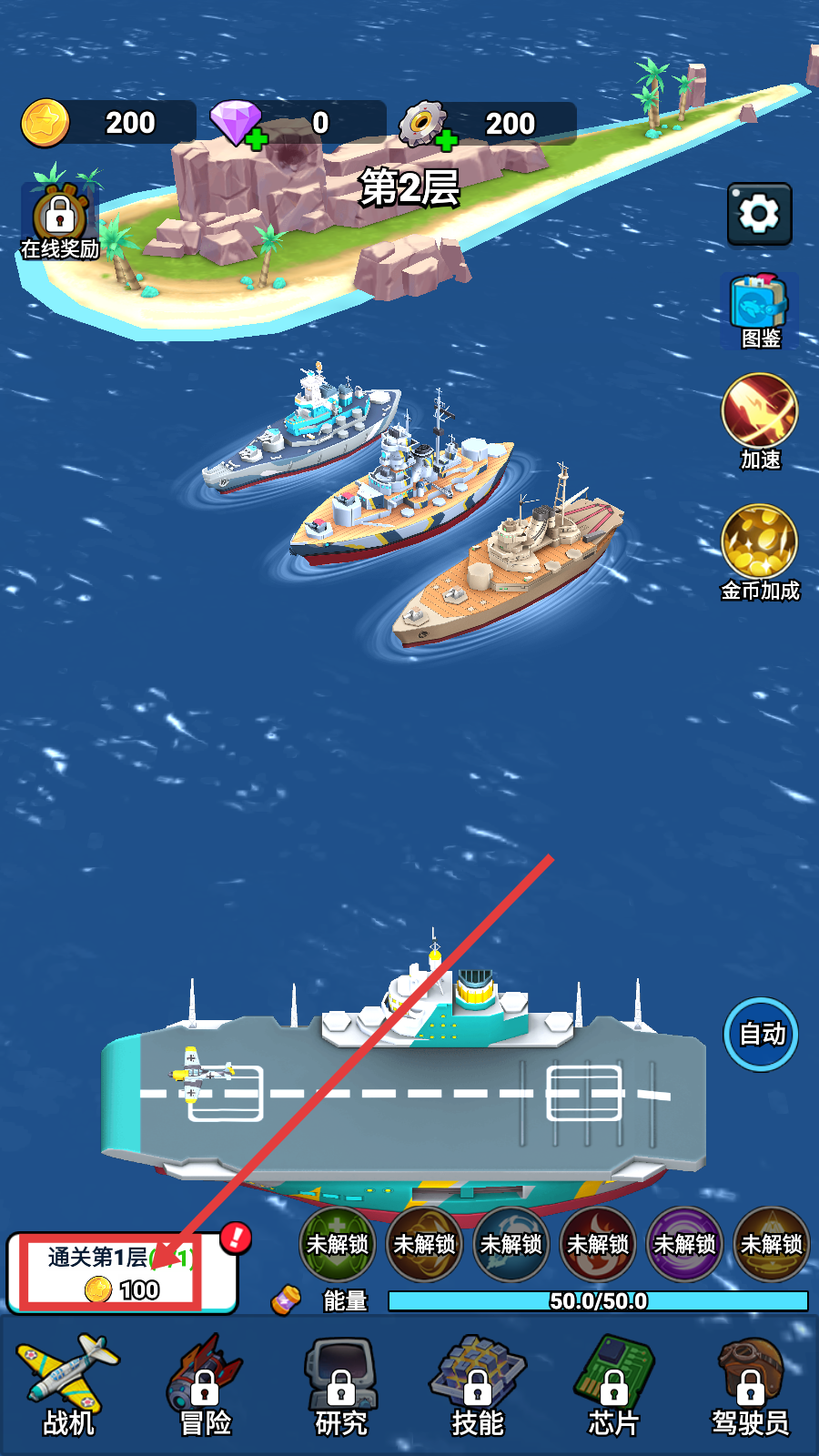Select the locked 芯片 chip tab

point(614,1386)
